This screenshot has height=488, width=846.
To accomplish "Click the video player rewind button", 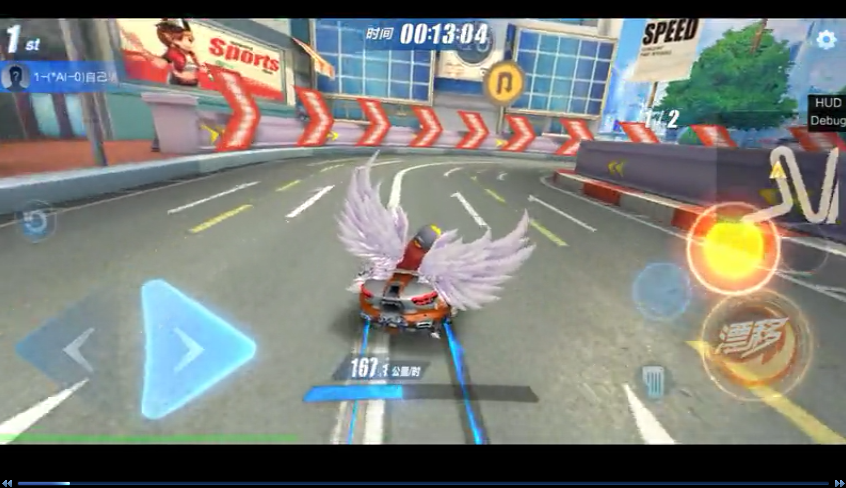I will click(7, 482).
